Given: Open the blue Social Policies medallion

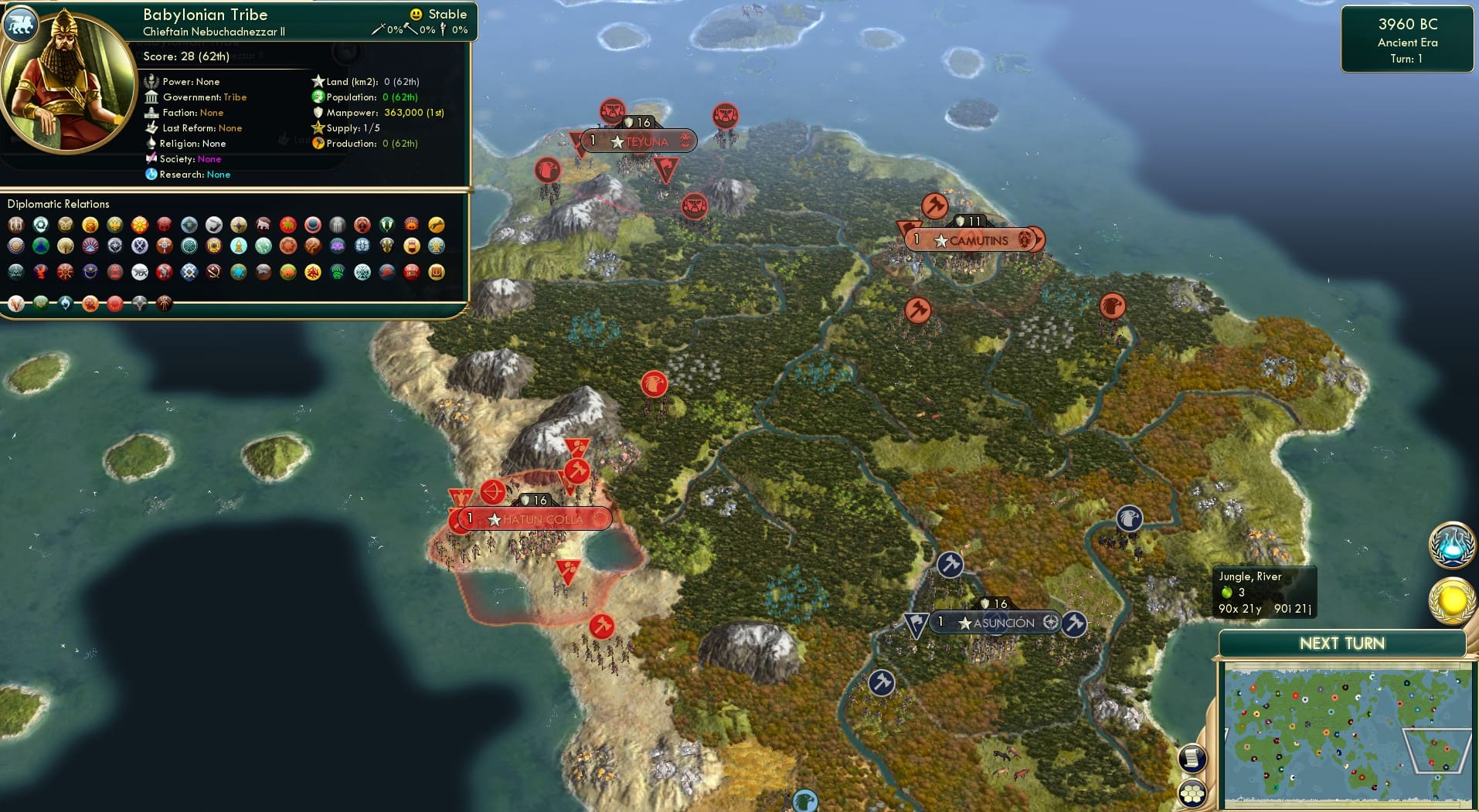Looking at the screenshot, I should coord(1451,545).
